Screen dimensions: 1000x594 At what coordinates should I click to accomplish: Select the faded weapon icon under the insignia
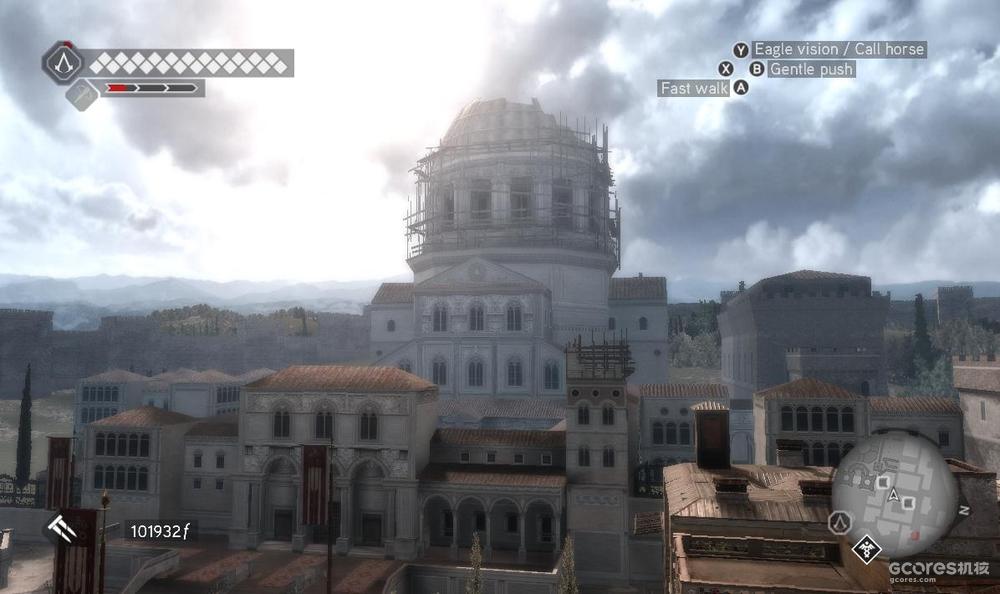(x=82, y=95)
